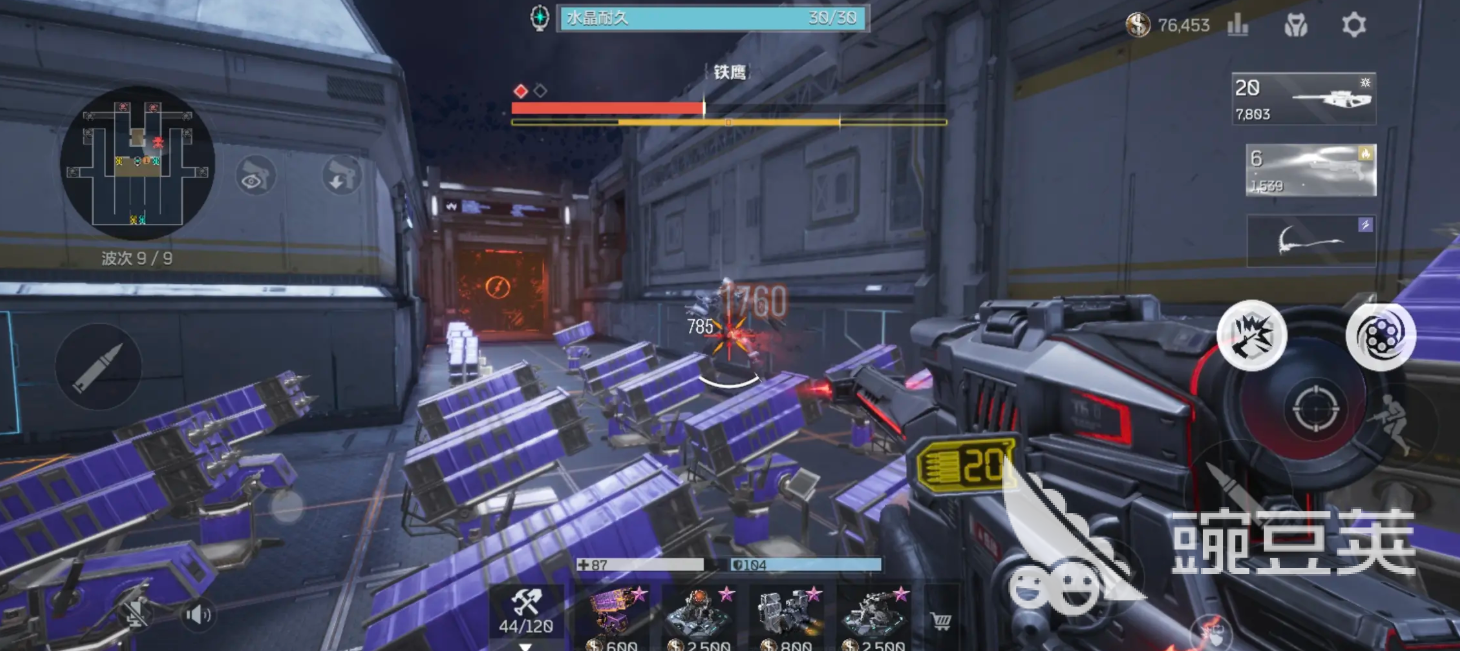
Task: Toggle the speaker voice icon
Action: (x=198, y=613)
